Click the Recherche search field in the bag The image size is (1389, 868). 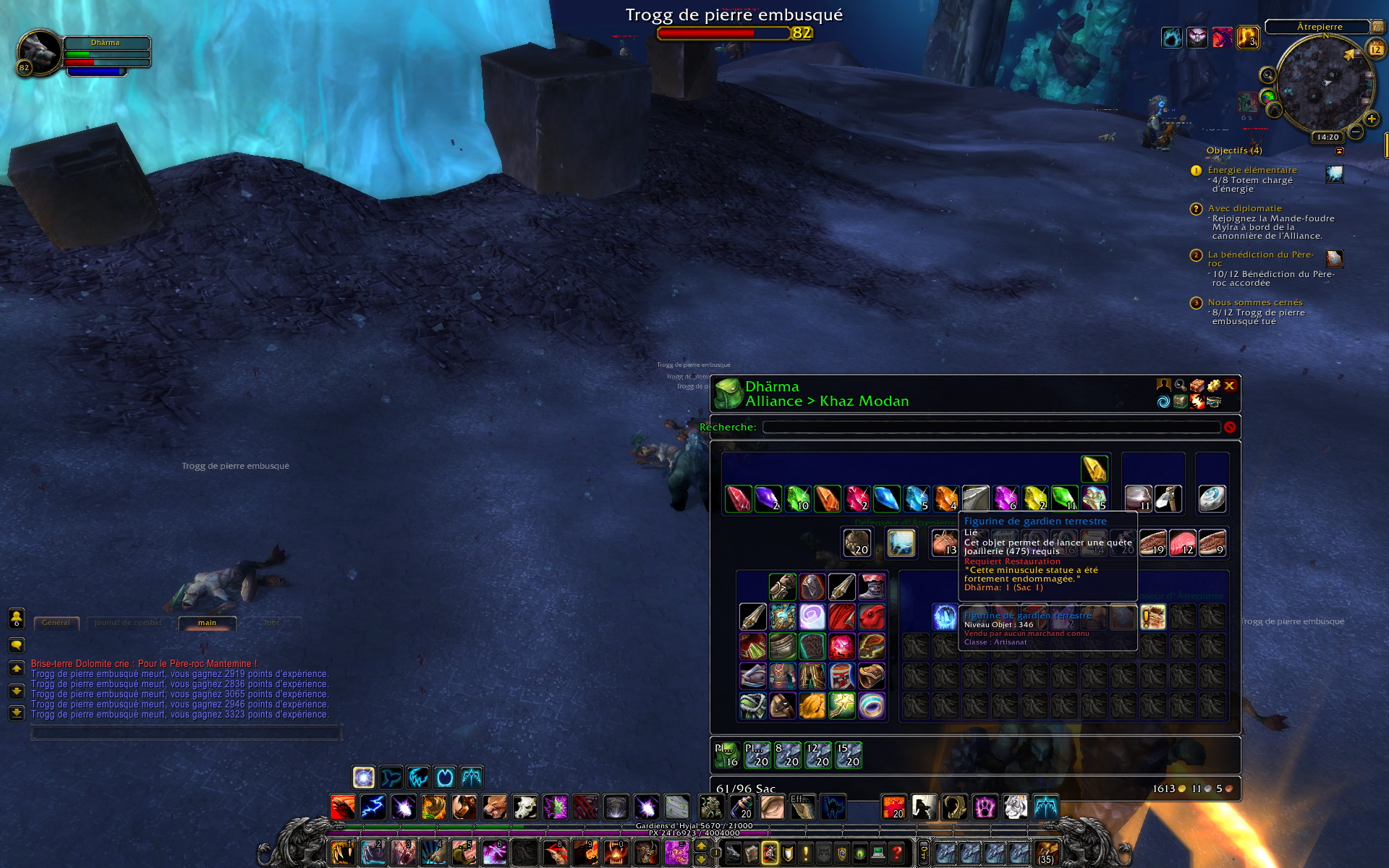coord(991,427)
